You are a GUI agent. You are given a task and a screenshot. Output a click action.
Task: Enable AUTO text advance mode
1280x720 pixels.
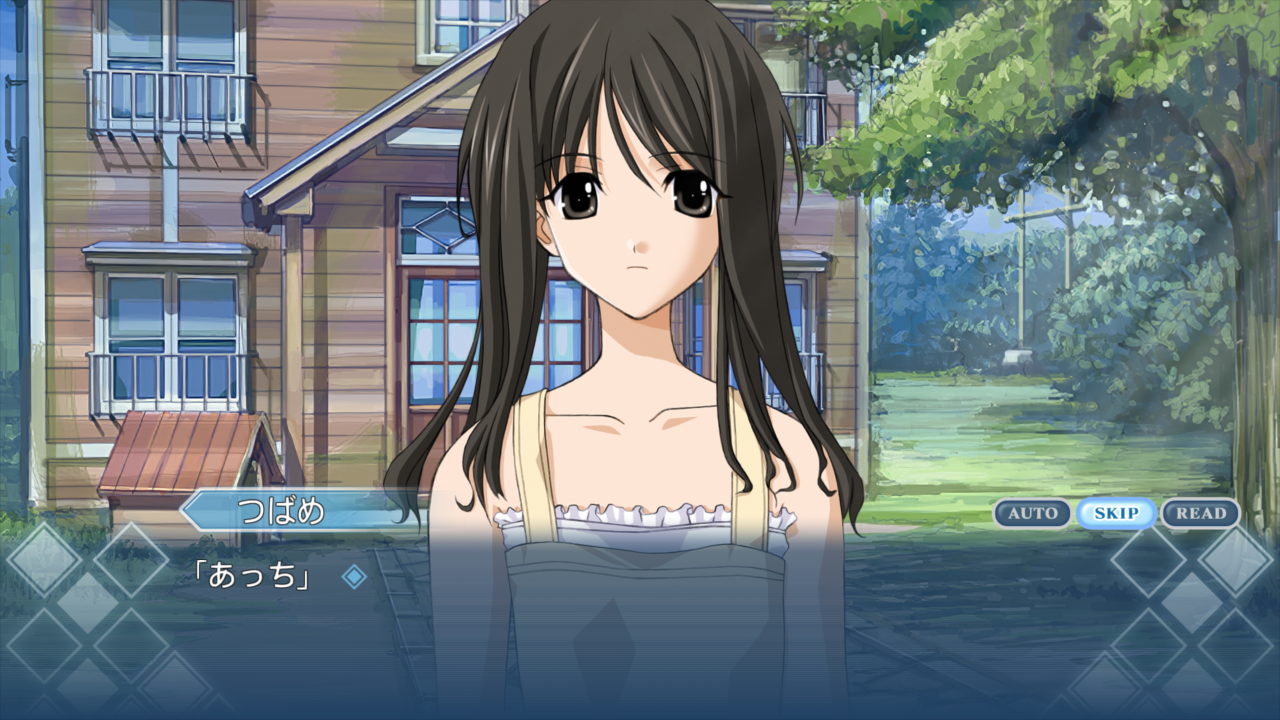pos(1032,514)
